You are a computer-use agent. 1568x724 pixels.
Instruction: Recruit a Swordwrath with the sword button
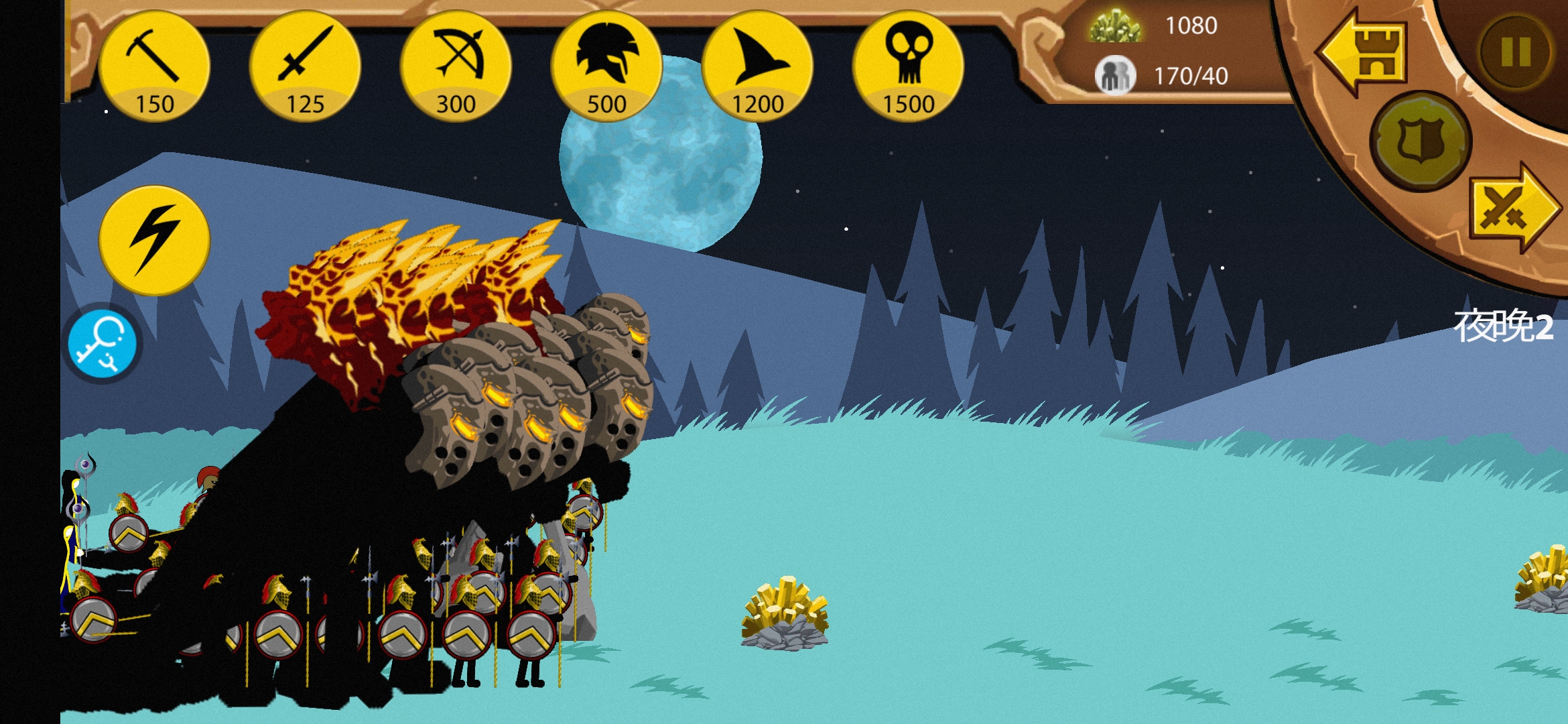[x=305, y=66]
